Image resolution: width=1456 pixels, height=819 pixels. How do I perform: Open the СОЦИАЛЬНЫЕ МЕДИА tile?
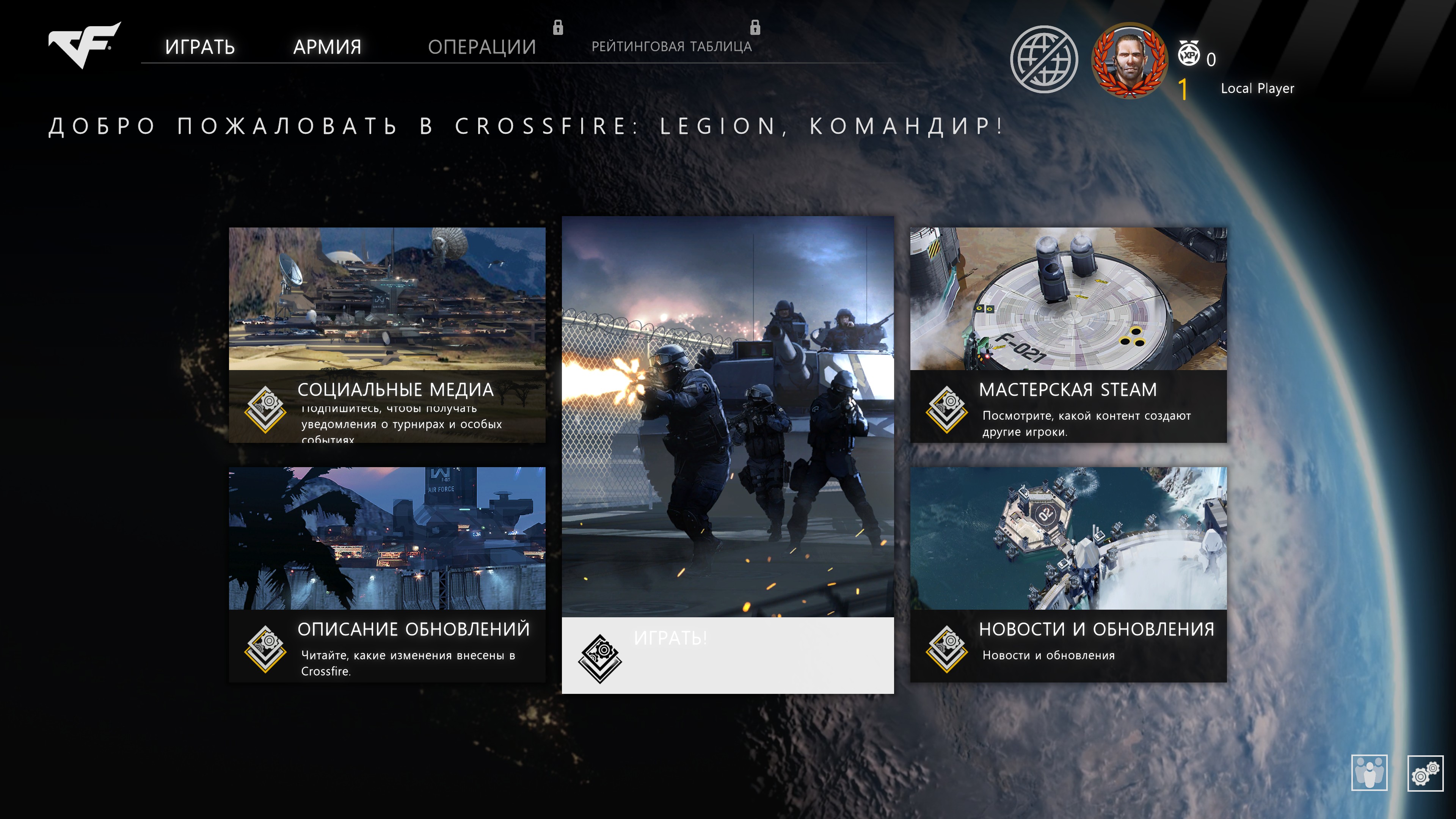click(387, 334)
